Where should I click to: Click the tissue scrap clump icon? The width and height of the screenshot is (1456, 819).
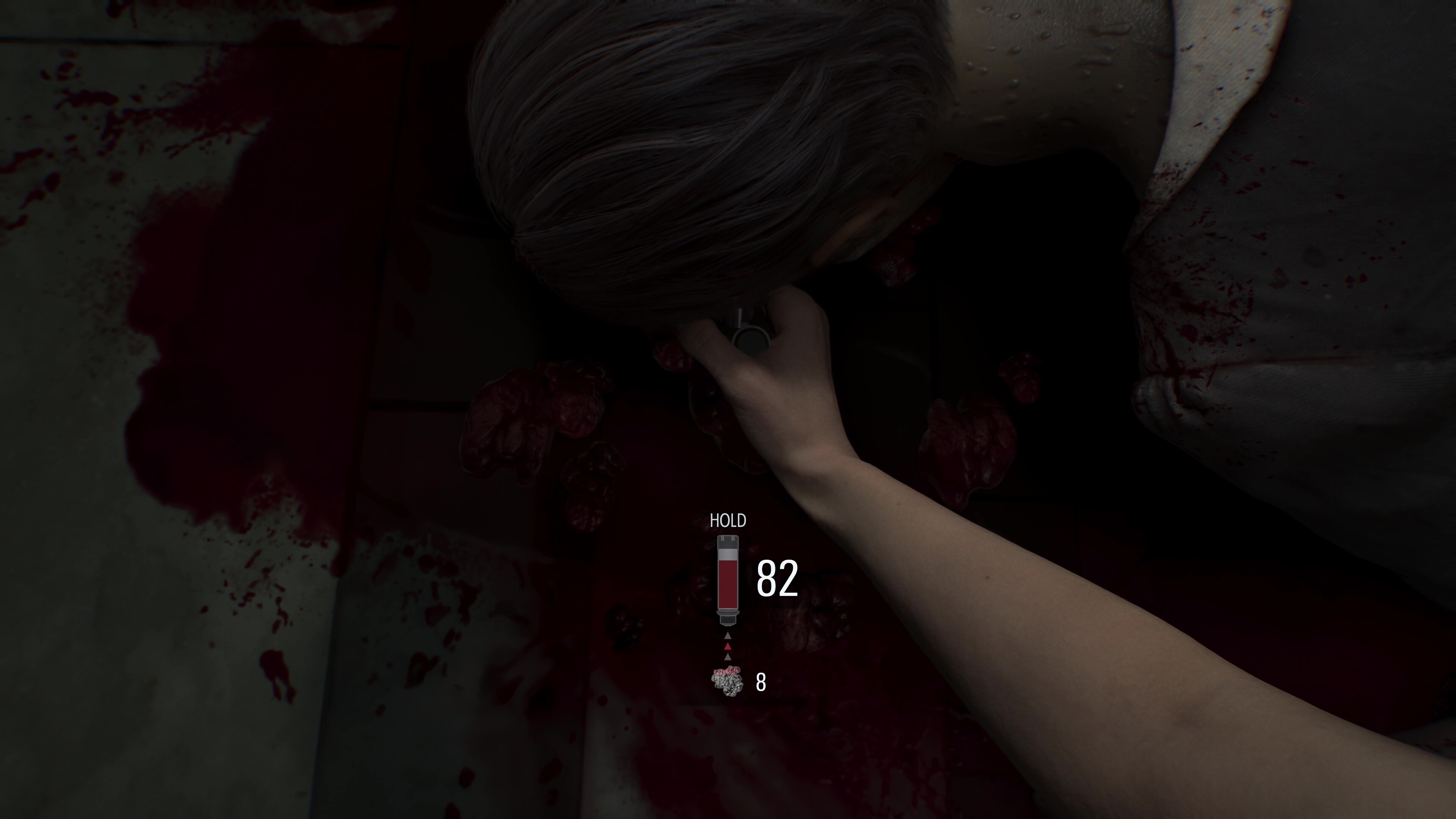coord(727,681)
